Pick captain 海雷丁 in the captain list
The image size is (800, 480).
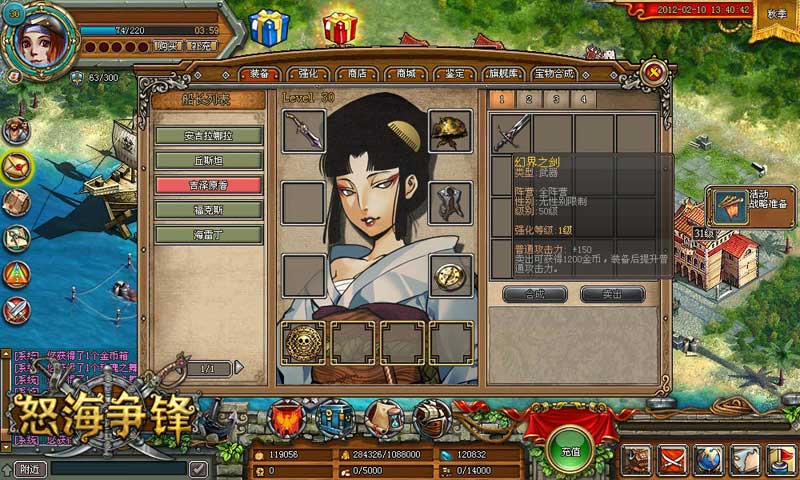(209, 235)
